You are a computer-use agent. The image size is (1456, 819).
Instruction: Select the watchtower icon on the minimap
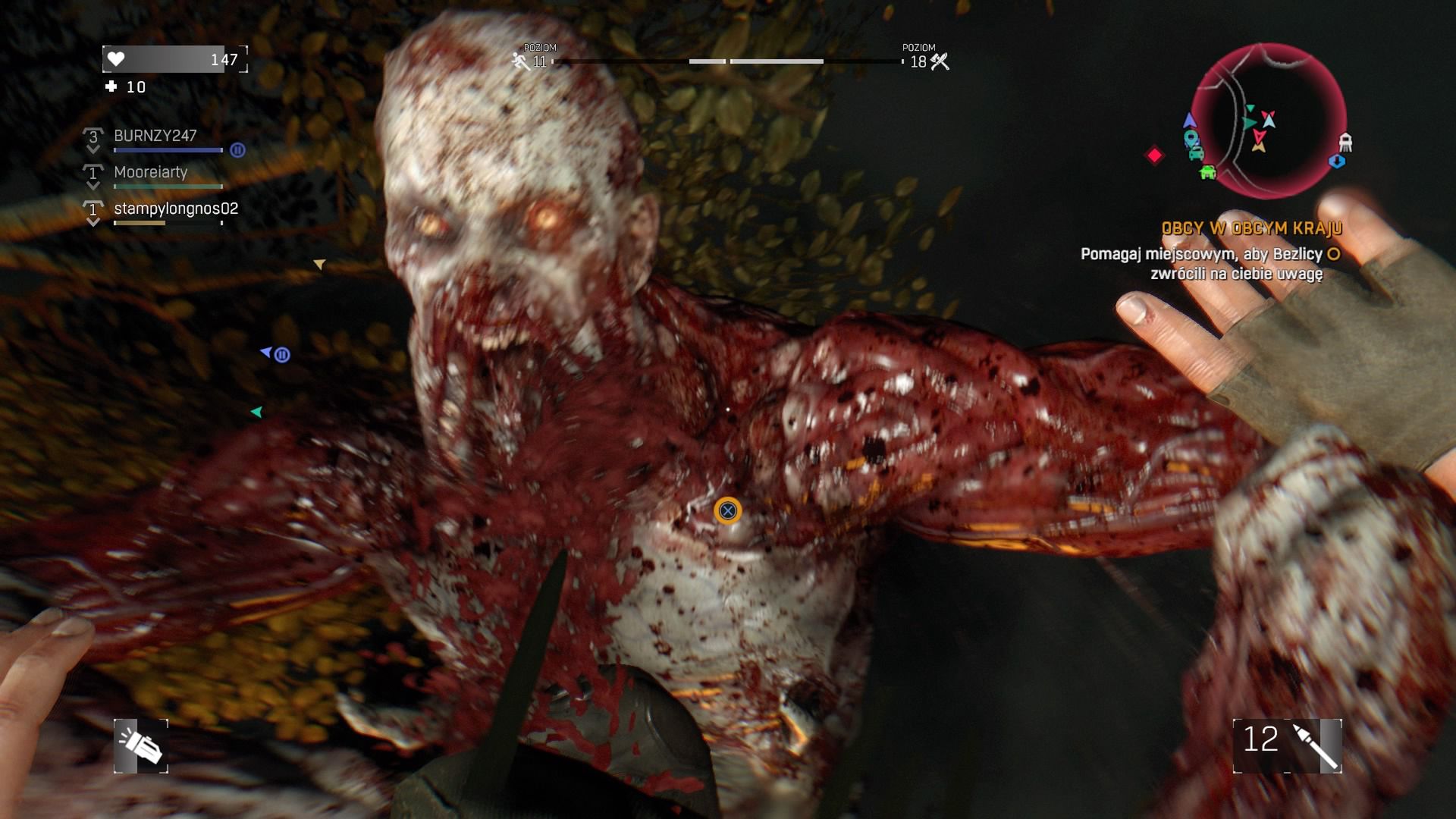click(x=1346, y=141)
